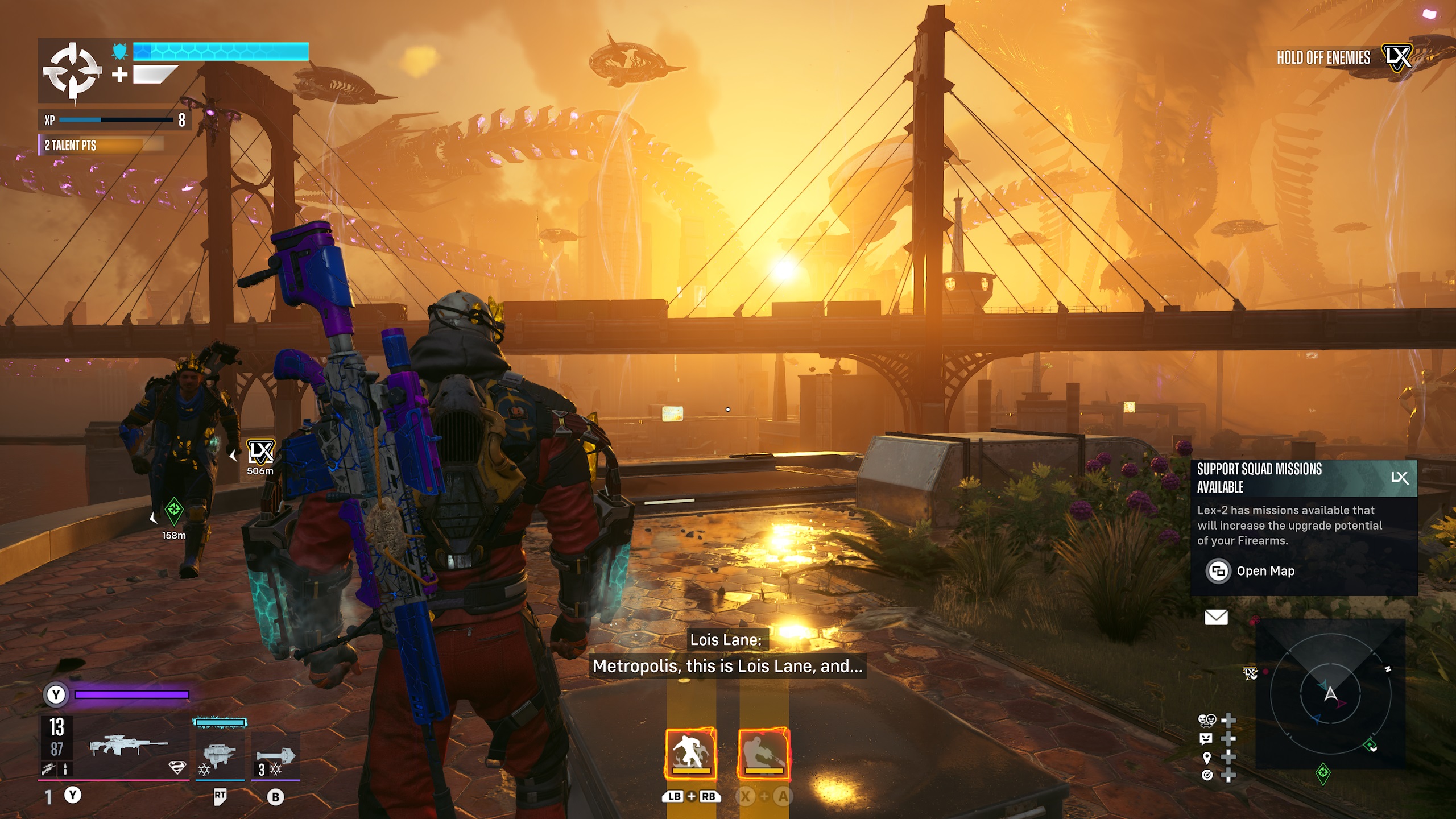
Task: Open the envelope mail icon
Action: point(1216,617)
